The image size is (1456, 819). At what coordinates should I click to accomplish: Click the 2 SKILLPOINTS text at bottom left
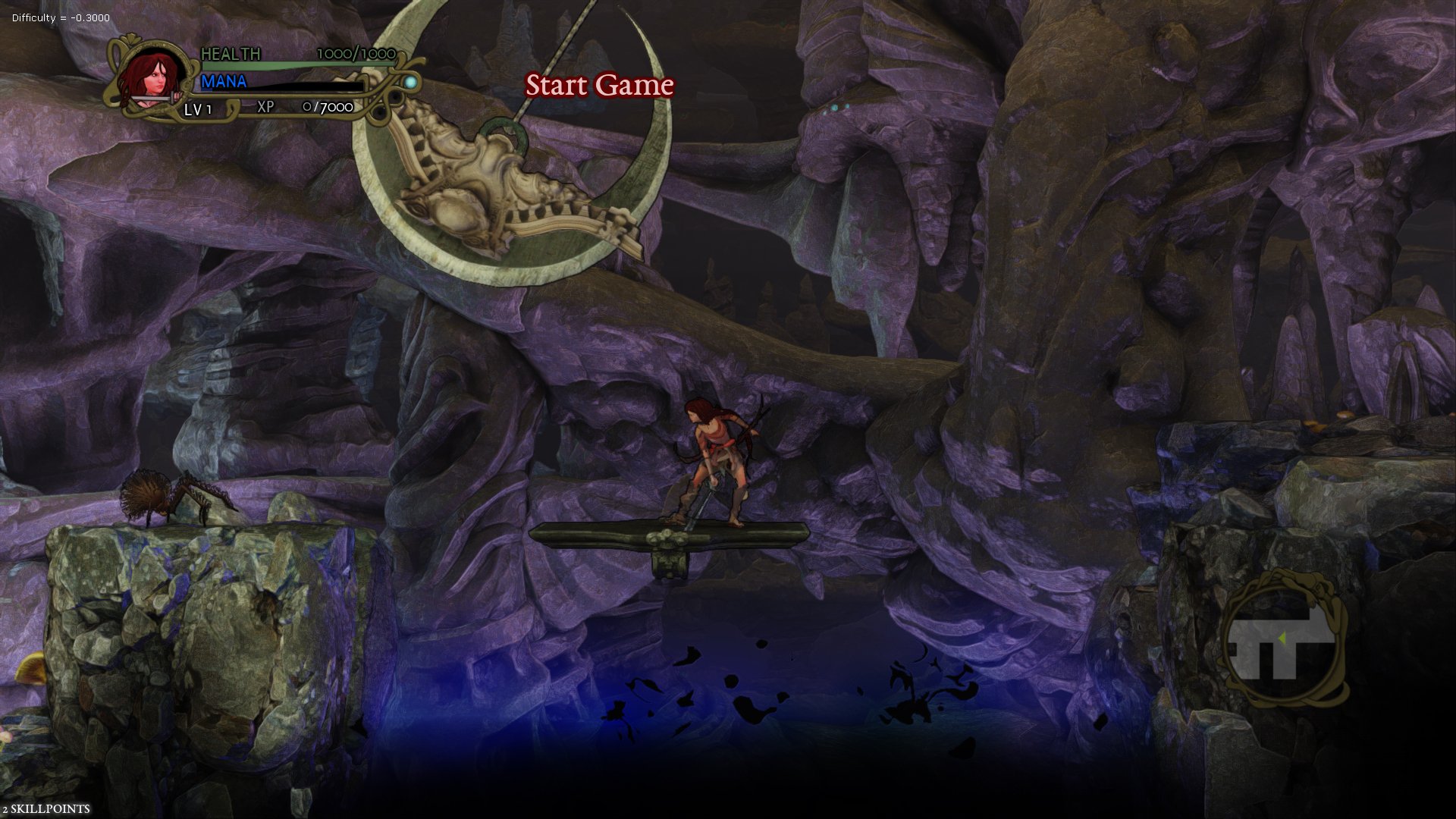click(x=45, y=808)
